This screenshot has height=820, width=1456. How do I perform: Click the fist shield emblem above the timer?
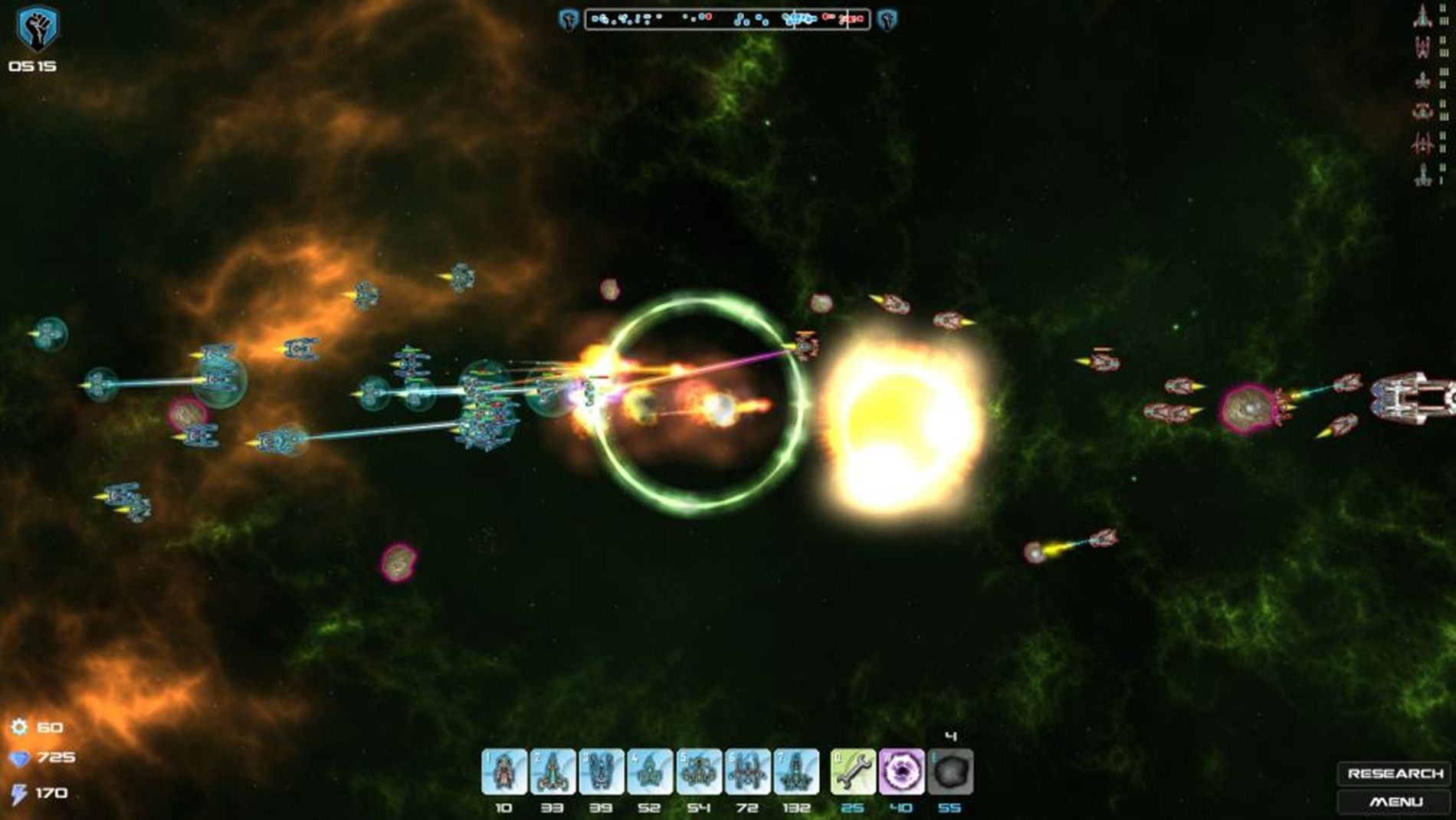click(37, 29)
